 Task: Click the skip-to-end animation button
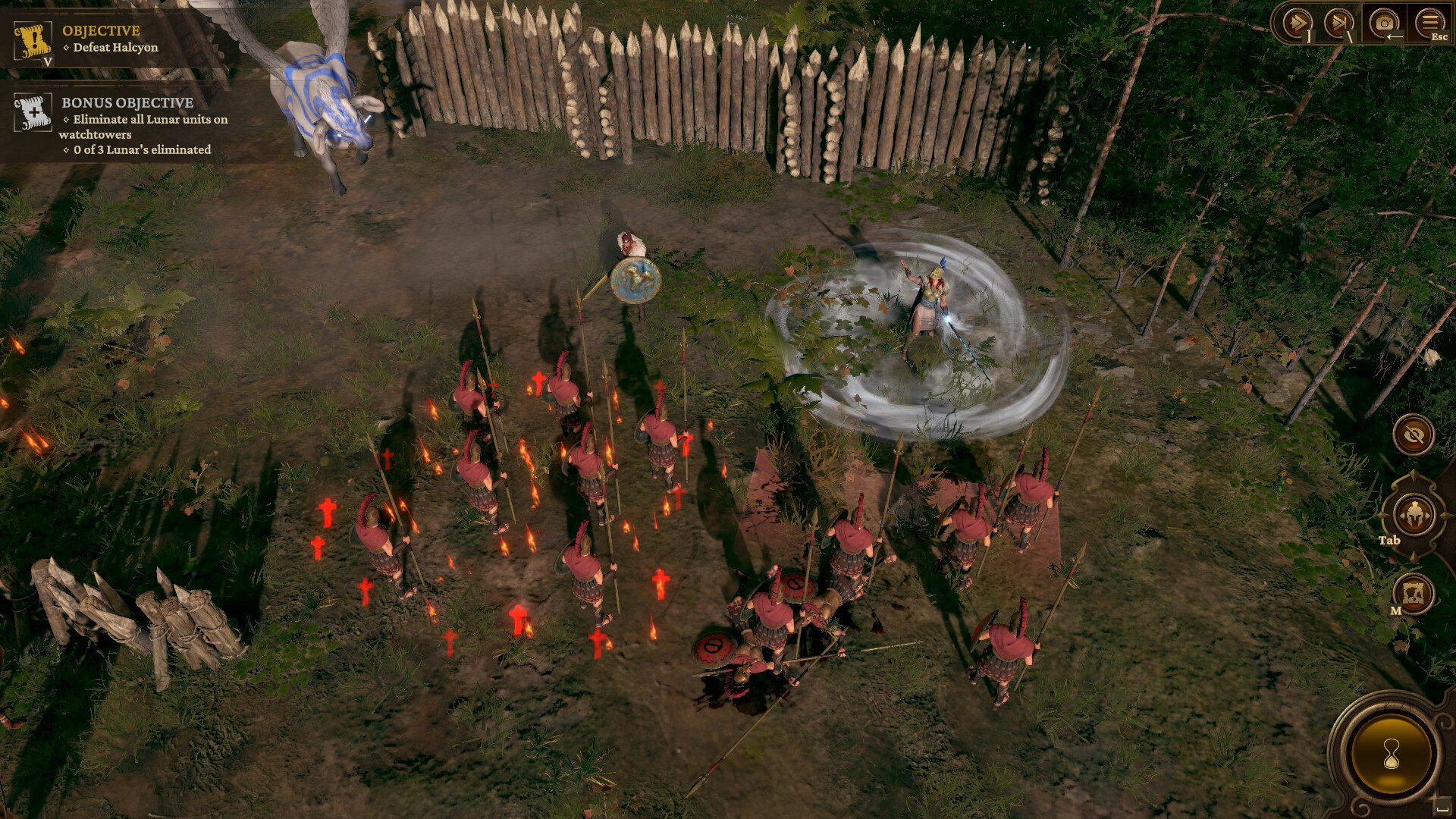(x=1338, y=23)
